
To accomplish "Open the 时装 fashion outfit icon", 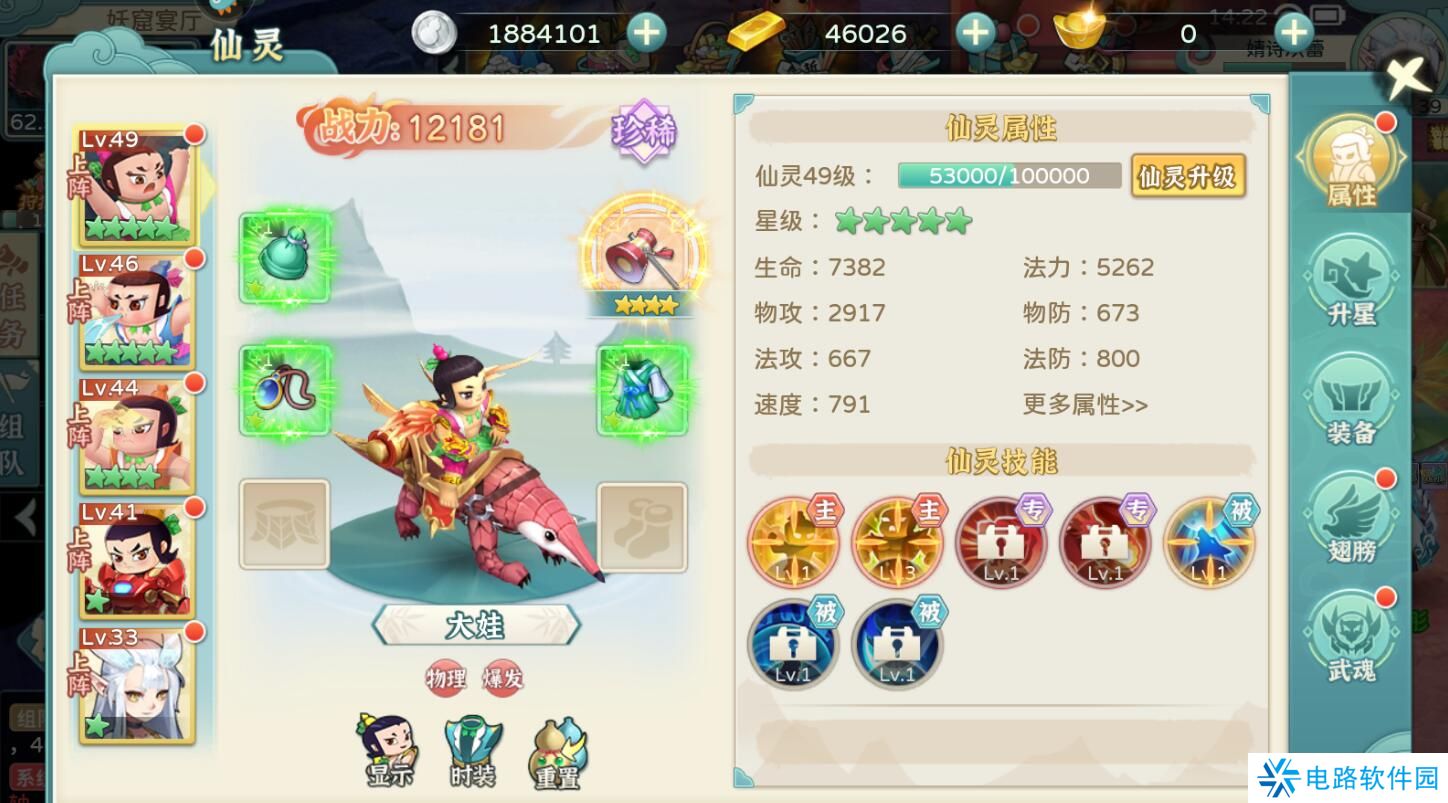I will 471,748.
